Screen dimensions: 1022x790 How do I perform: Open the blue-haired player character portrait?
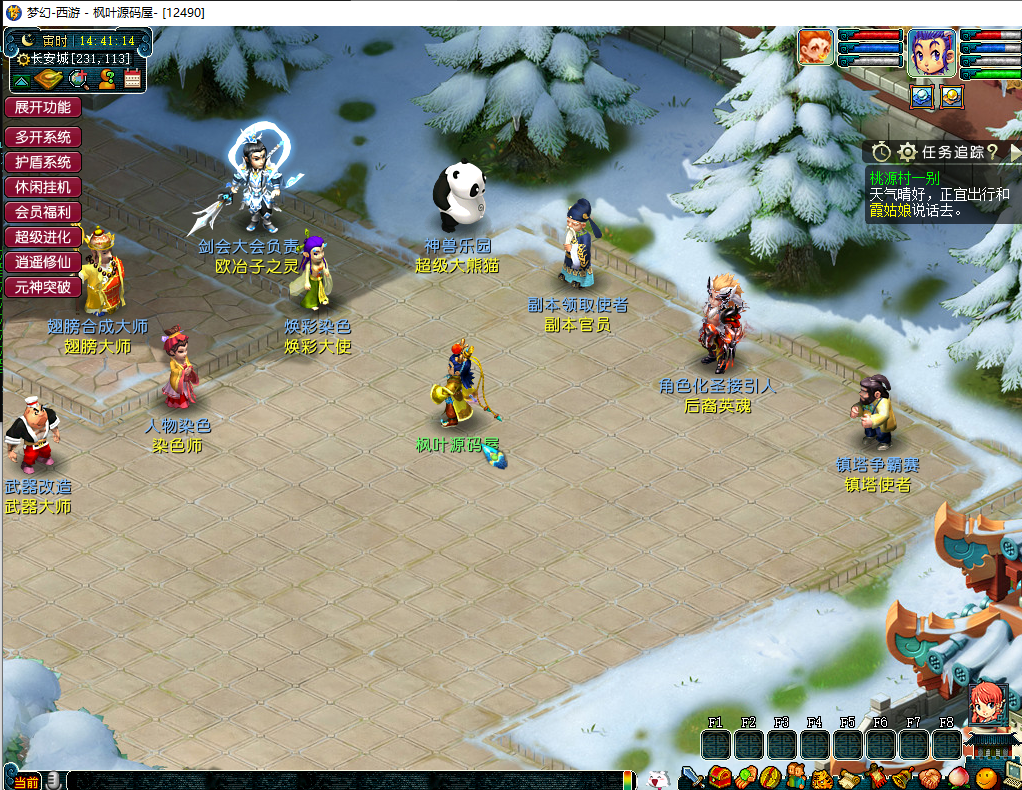(x=931, y=52)
